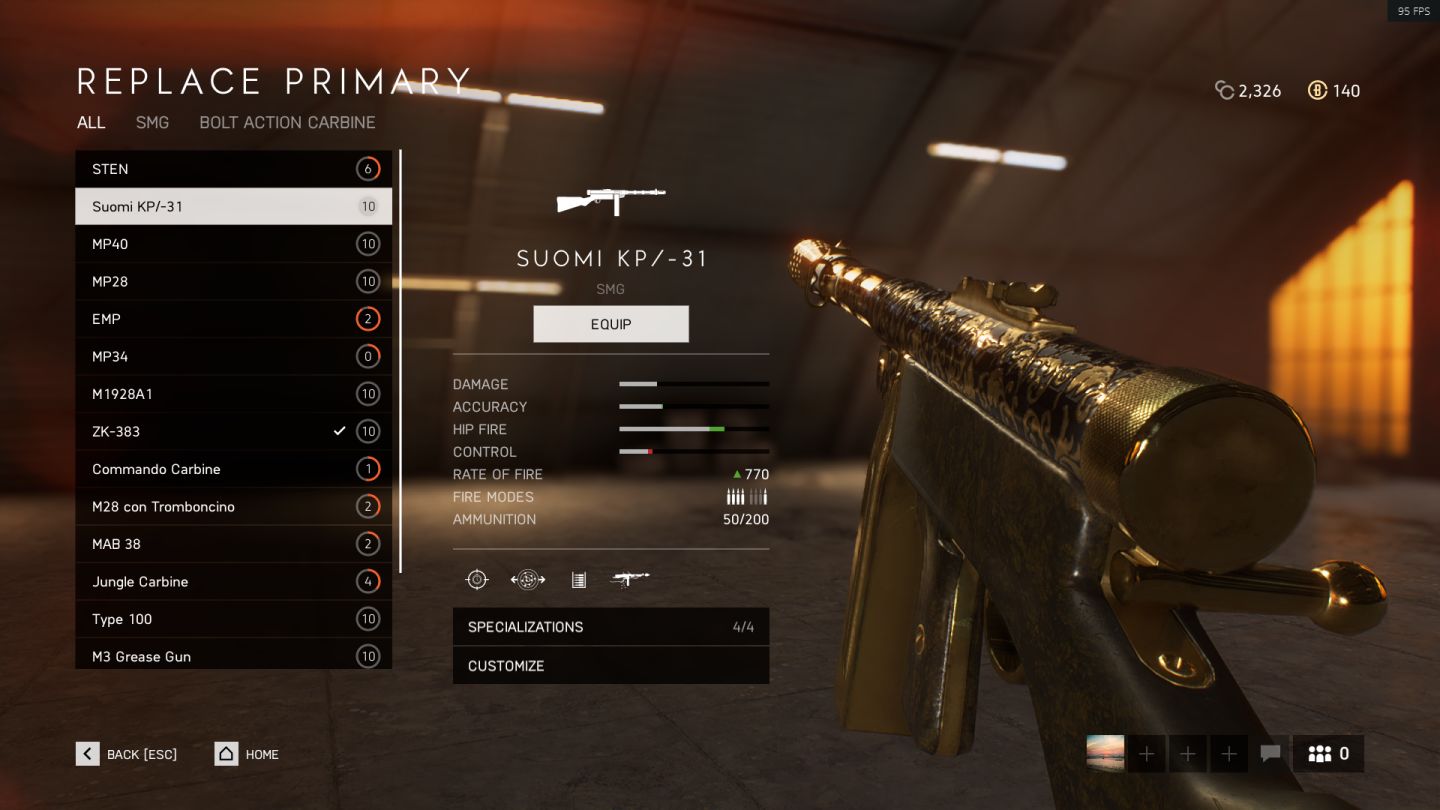Select the Commando Carbine
1440x810 pixels.
tap(233, 469)
